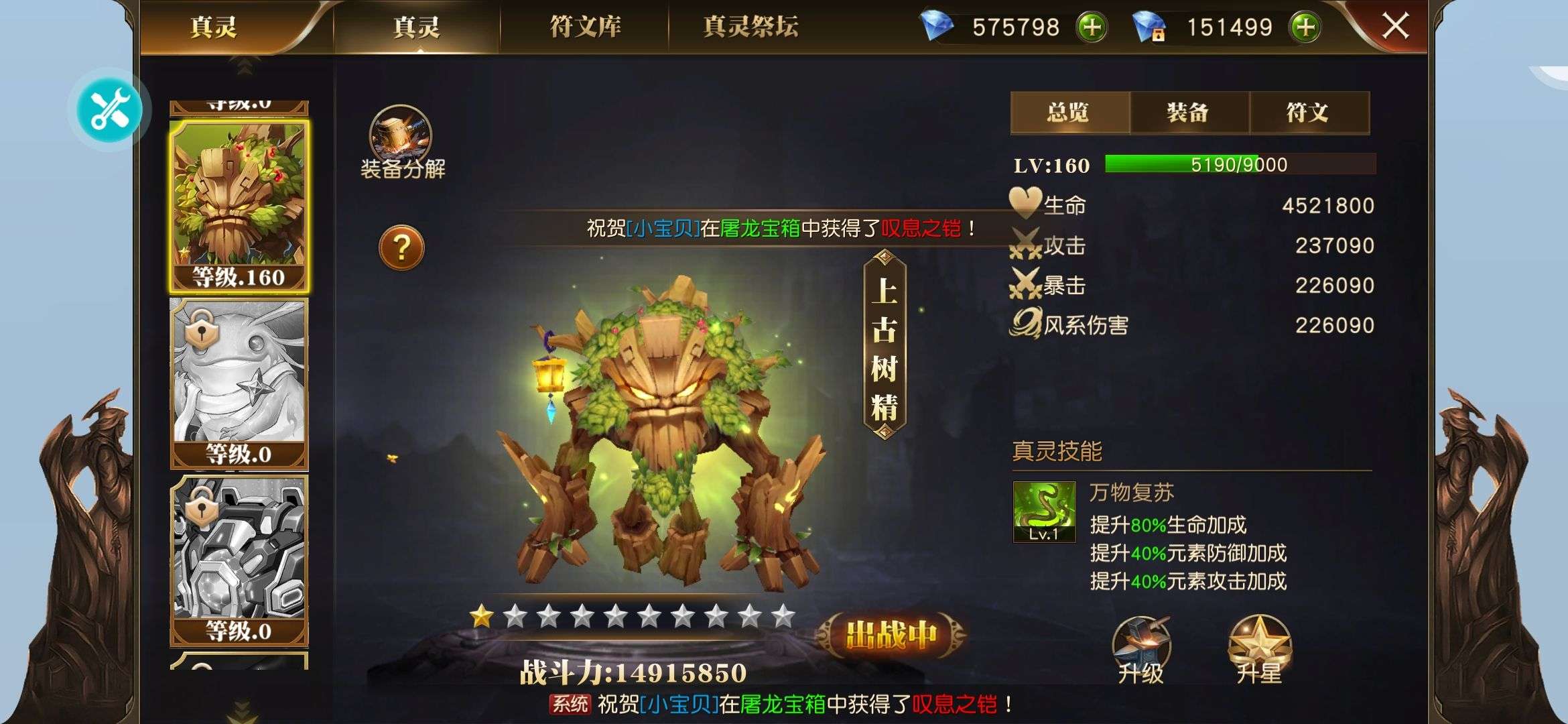This screenshot has height=724, width=1568.
Task: Switch to the 符文库 tab
Action: point(585,27)
